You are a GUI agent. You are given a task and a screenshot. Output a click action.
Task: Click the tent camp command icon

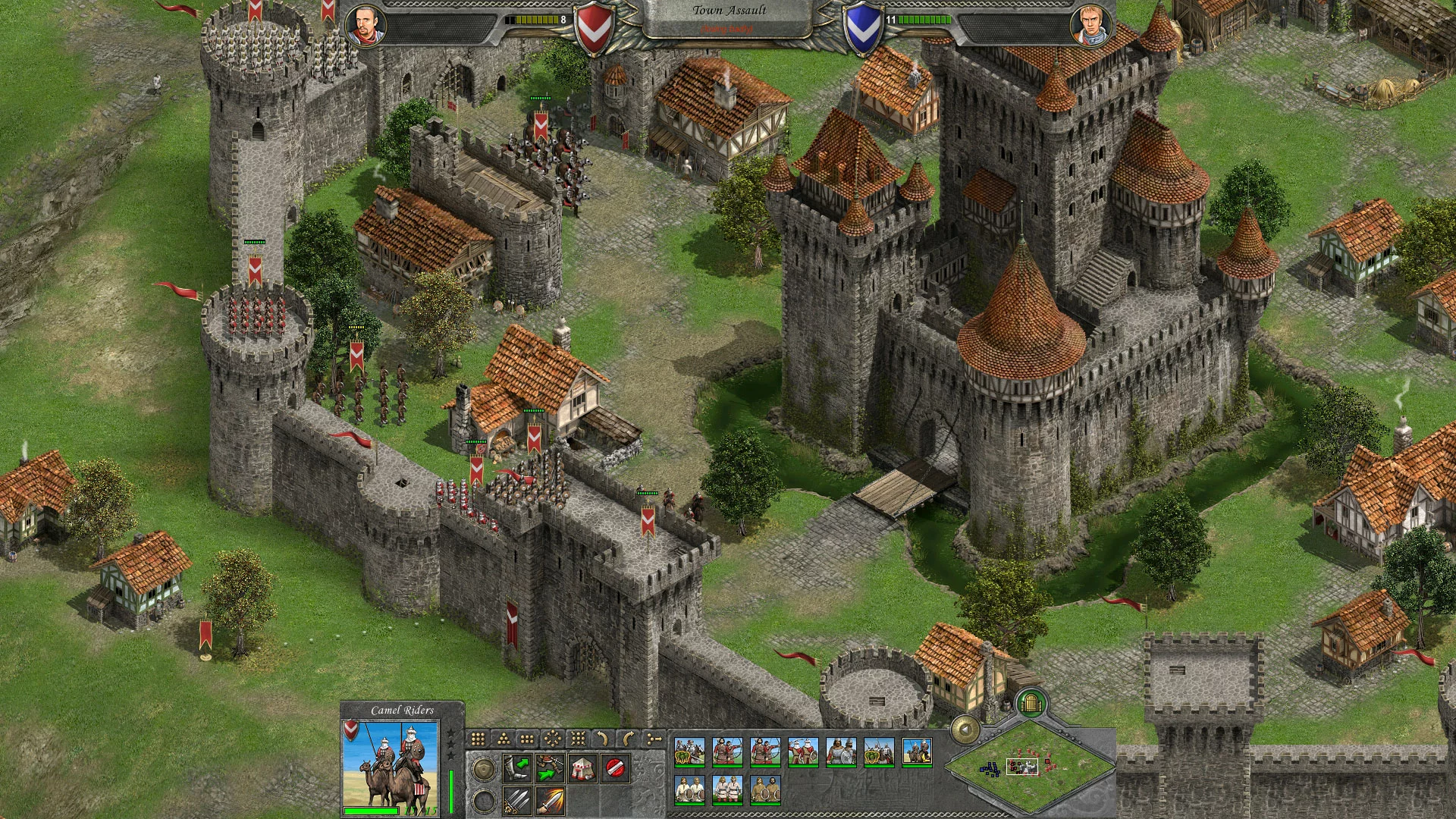tap(582, 769)
